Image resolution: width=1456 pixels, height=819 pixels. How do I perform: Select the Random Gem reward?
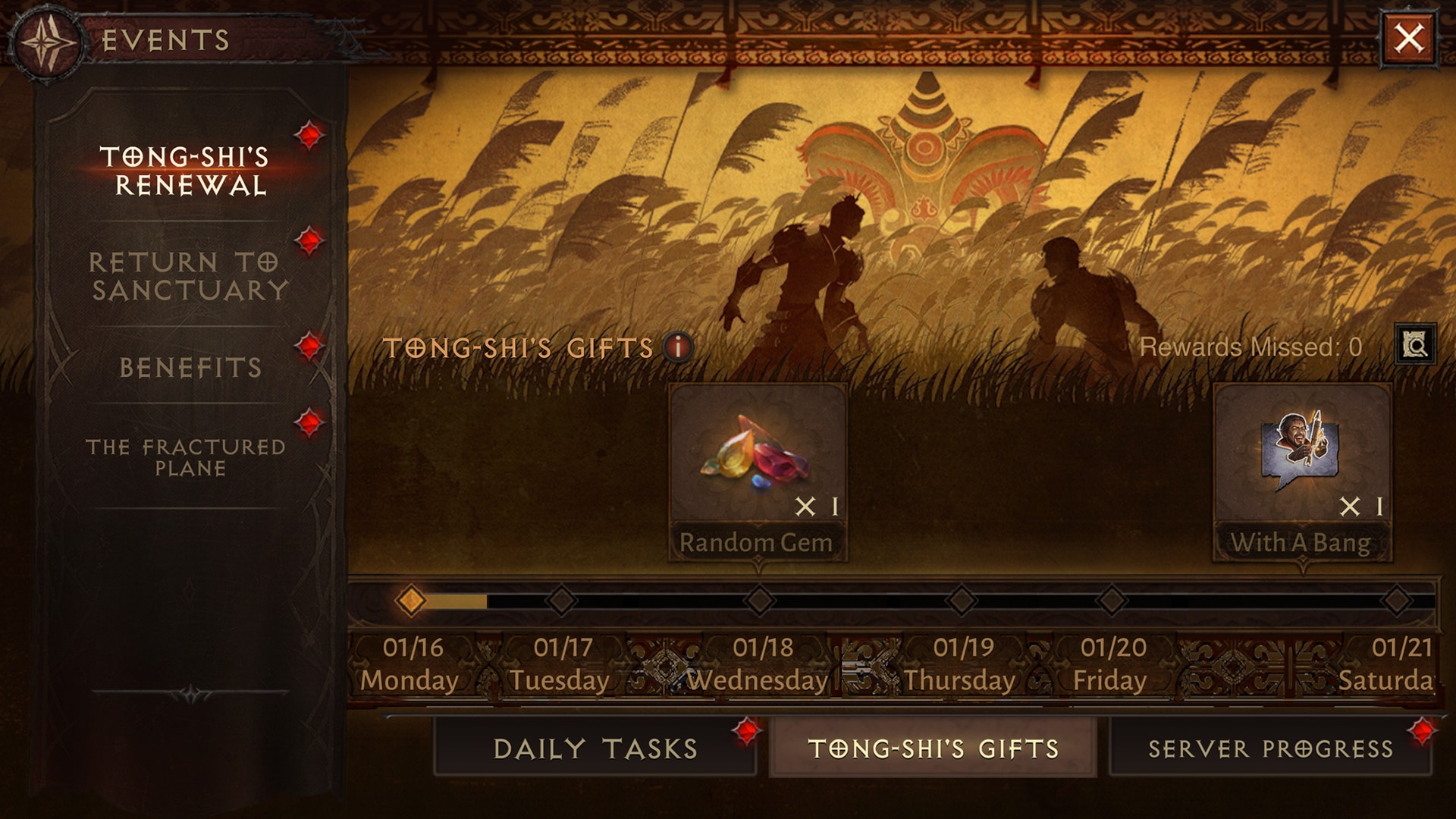click(x=758, y=472)
